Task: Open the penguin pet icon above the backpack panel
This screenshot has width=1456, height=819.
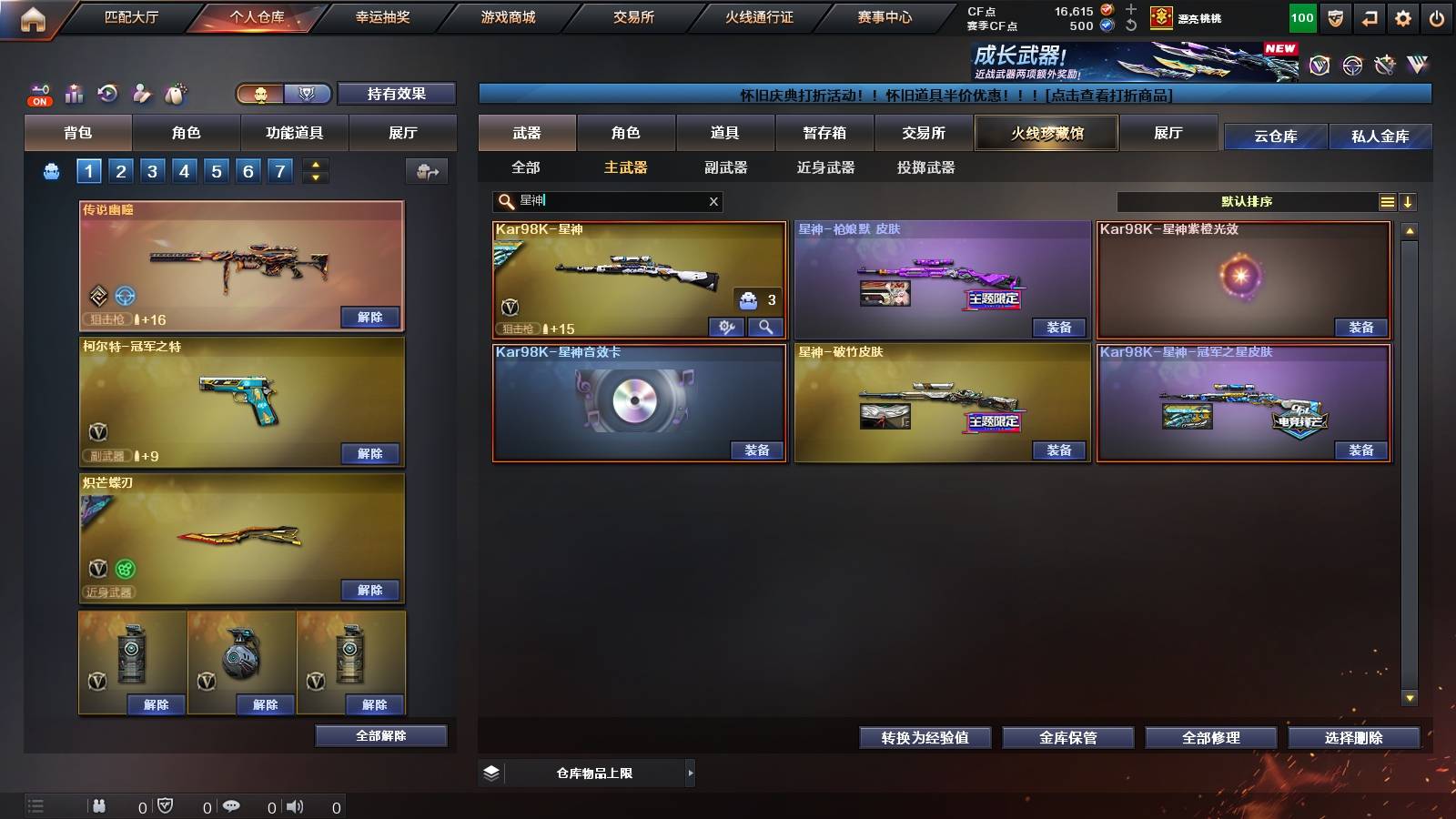Action: (x=173, y=94)
